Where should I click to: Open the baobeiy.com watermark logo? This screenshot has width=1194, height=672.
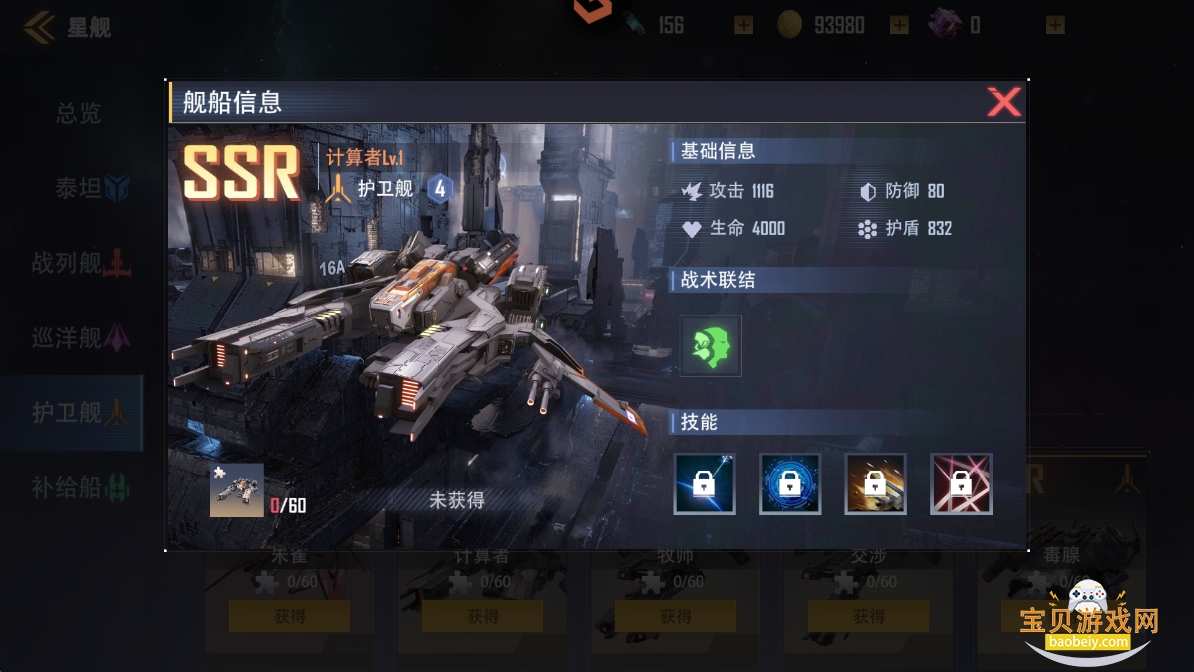(x=1088, y=620)
